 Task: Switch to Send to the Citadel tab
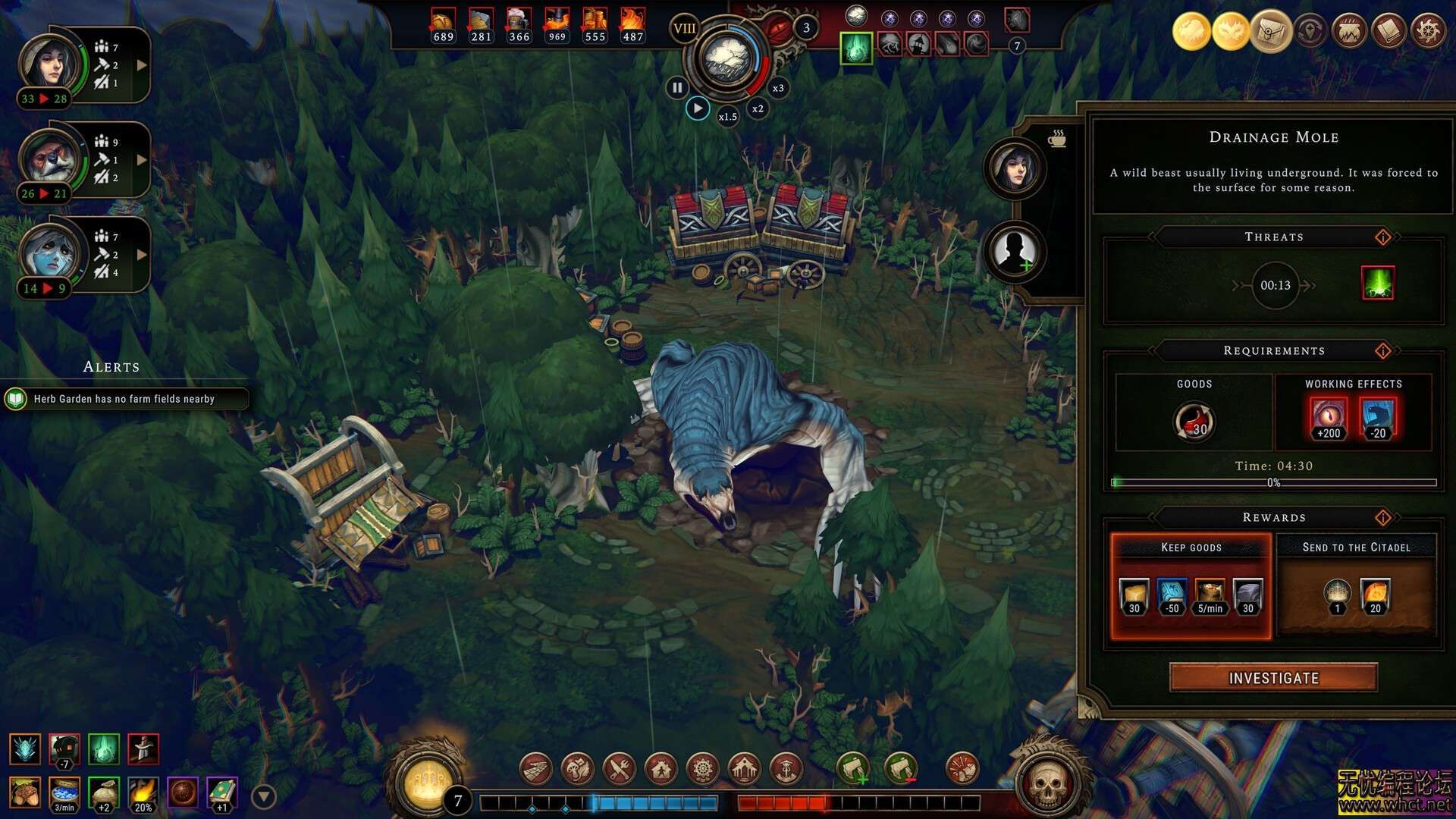1357,548
